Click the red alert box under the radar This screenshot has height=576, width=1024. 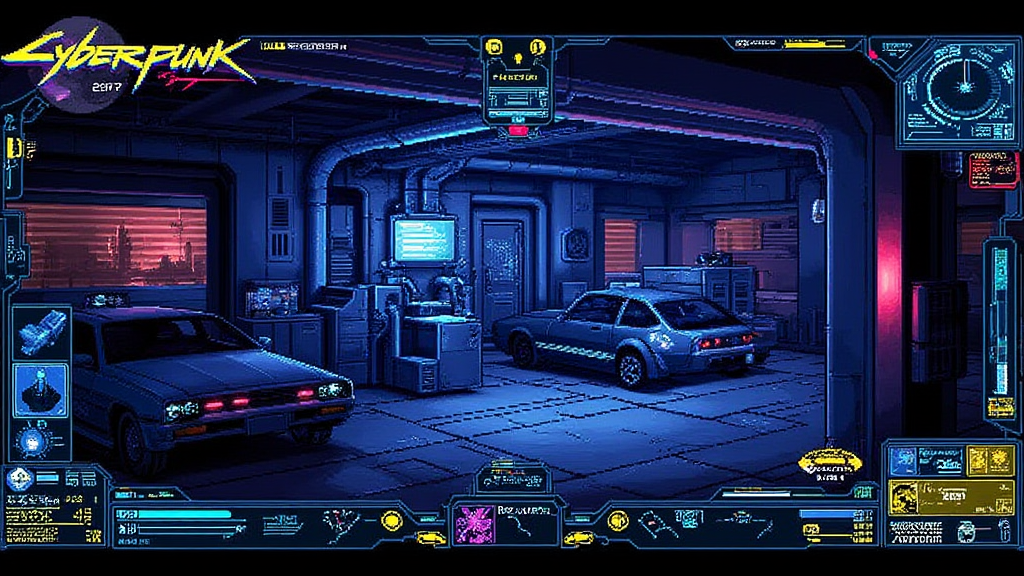[x=994, y=168]
